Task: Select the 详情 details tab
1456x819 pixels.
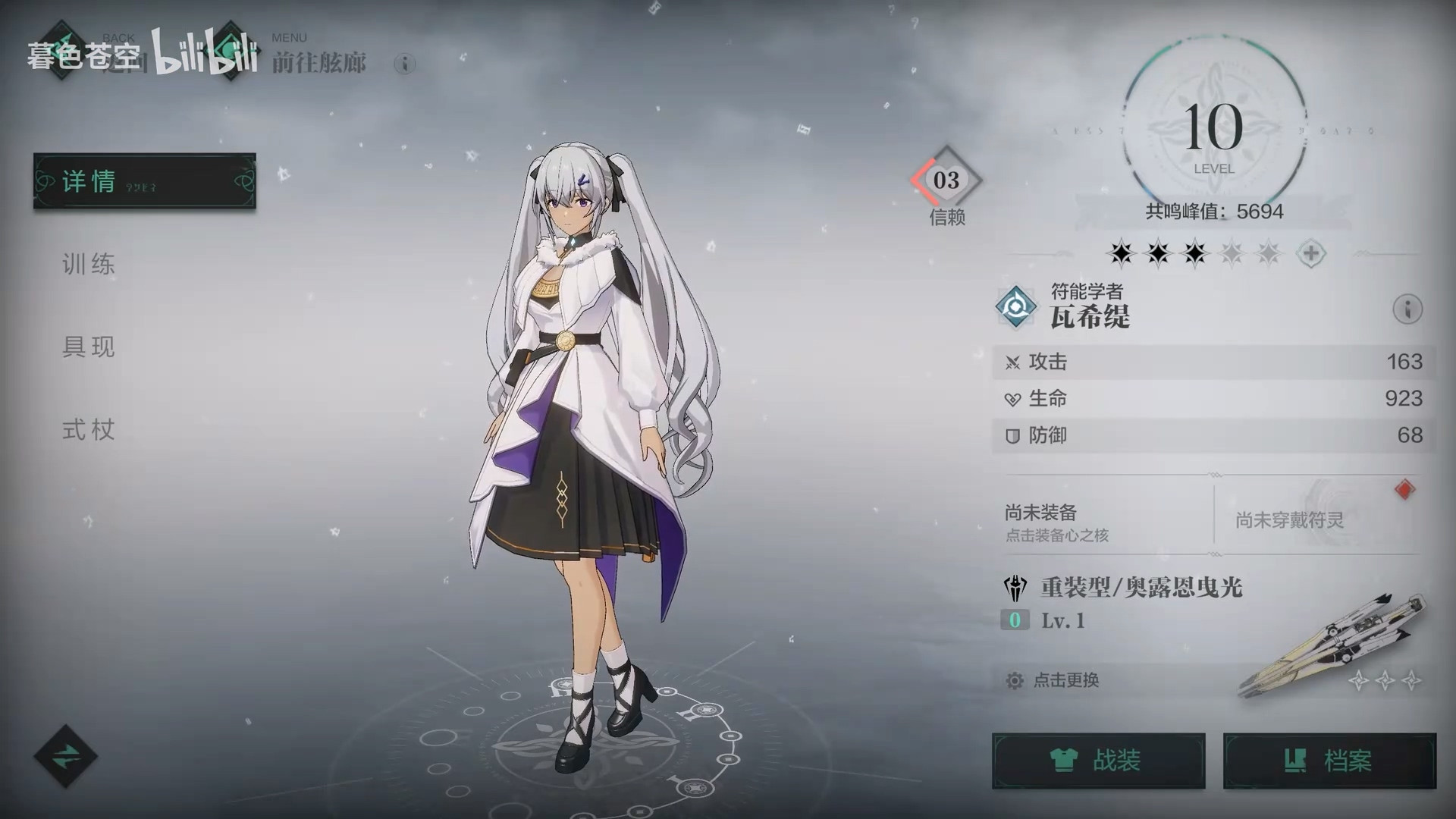Action: coord(144,181)
